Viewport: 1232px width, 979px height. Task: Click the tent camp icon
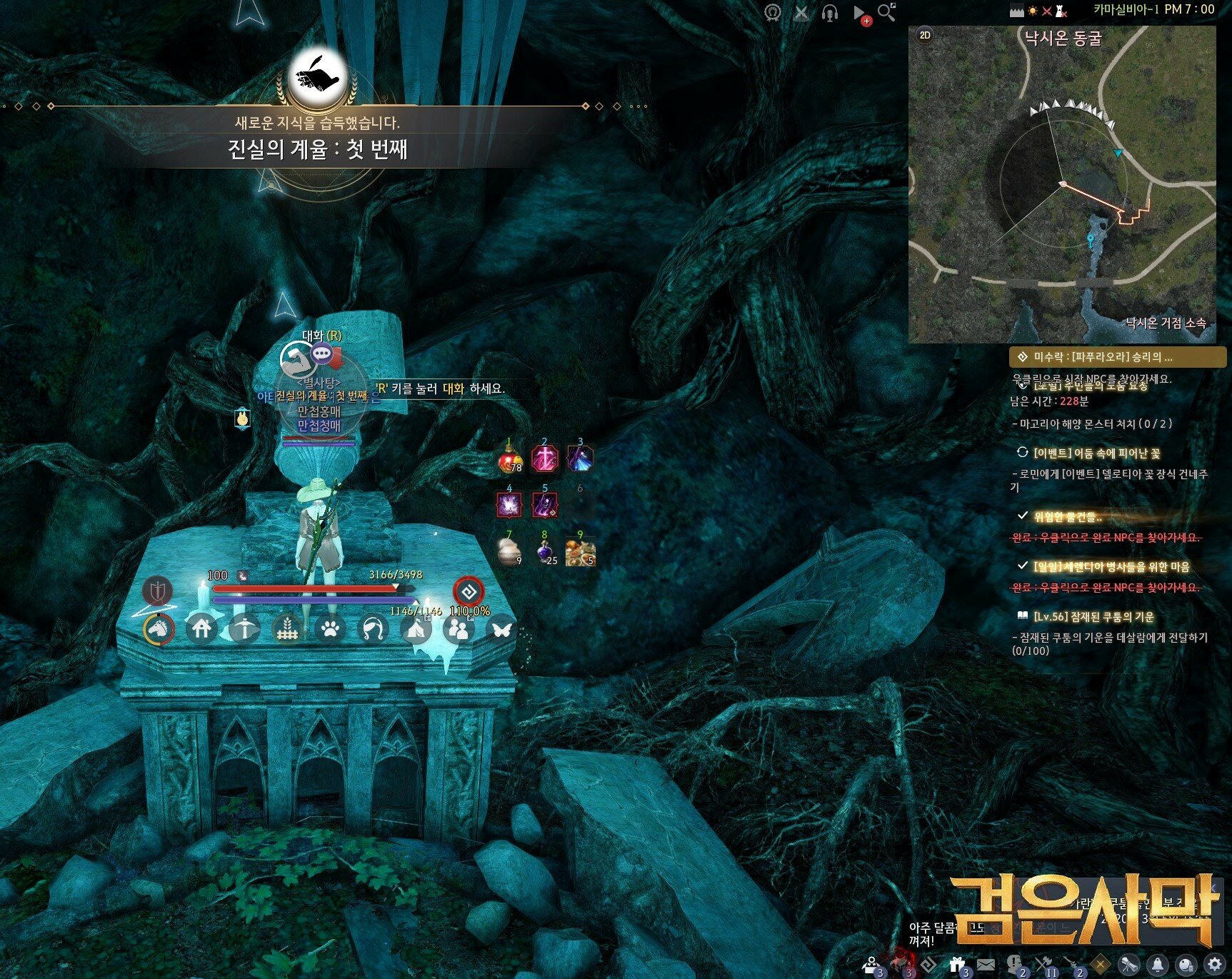pyautogui.click(x=416, y=629)
